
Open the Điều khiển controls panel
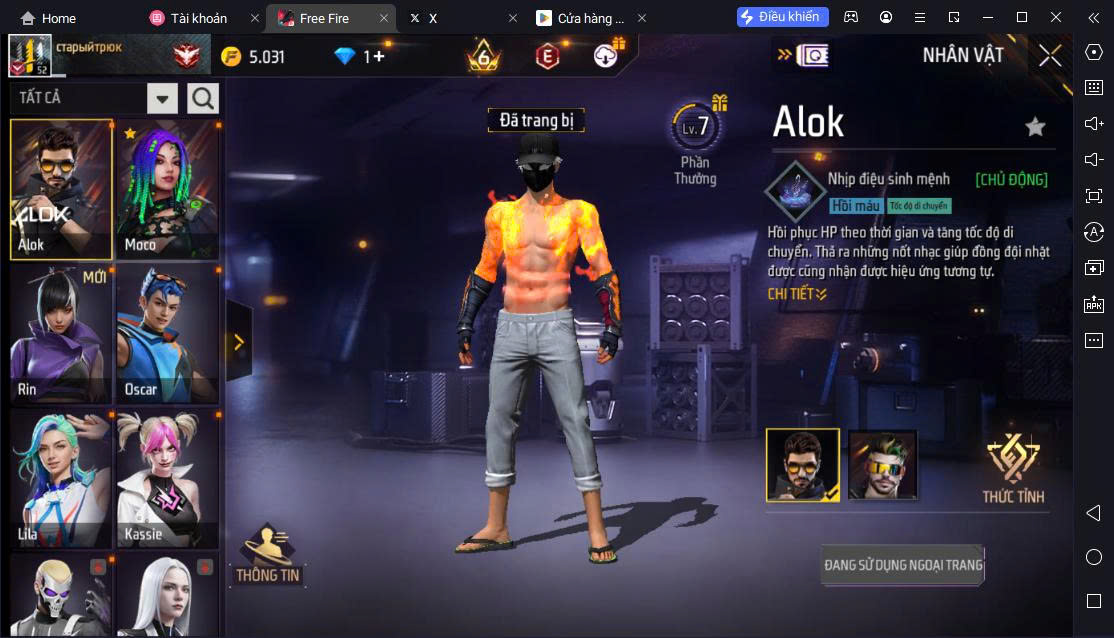tap(783, 17)
